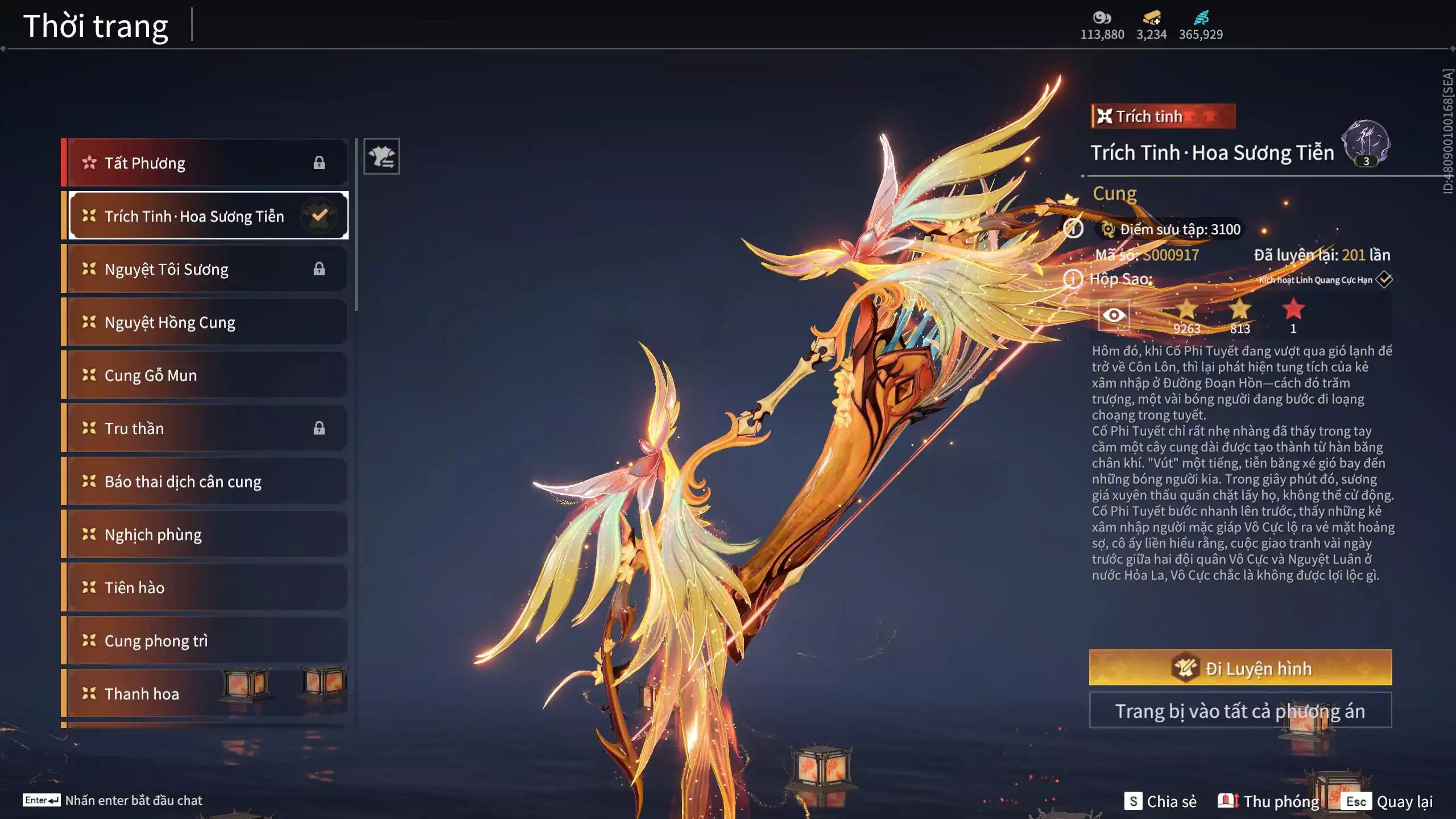Toggle Kích hoạt Linh Quang Cực Hạn

[x=1384, y=280]
